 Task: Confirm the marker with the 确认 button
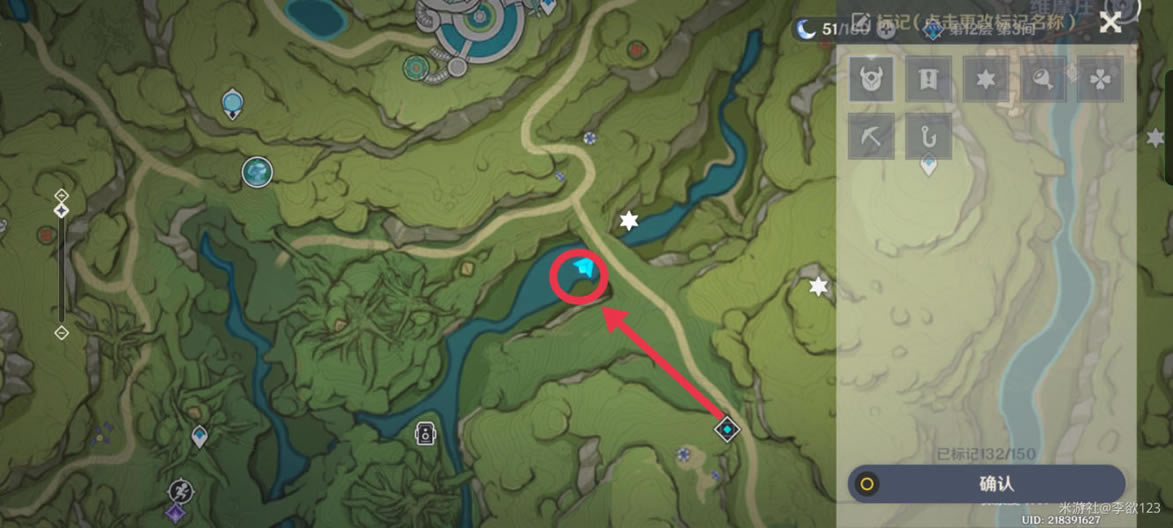(x=986, y=484)
